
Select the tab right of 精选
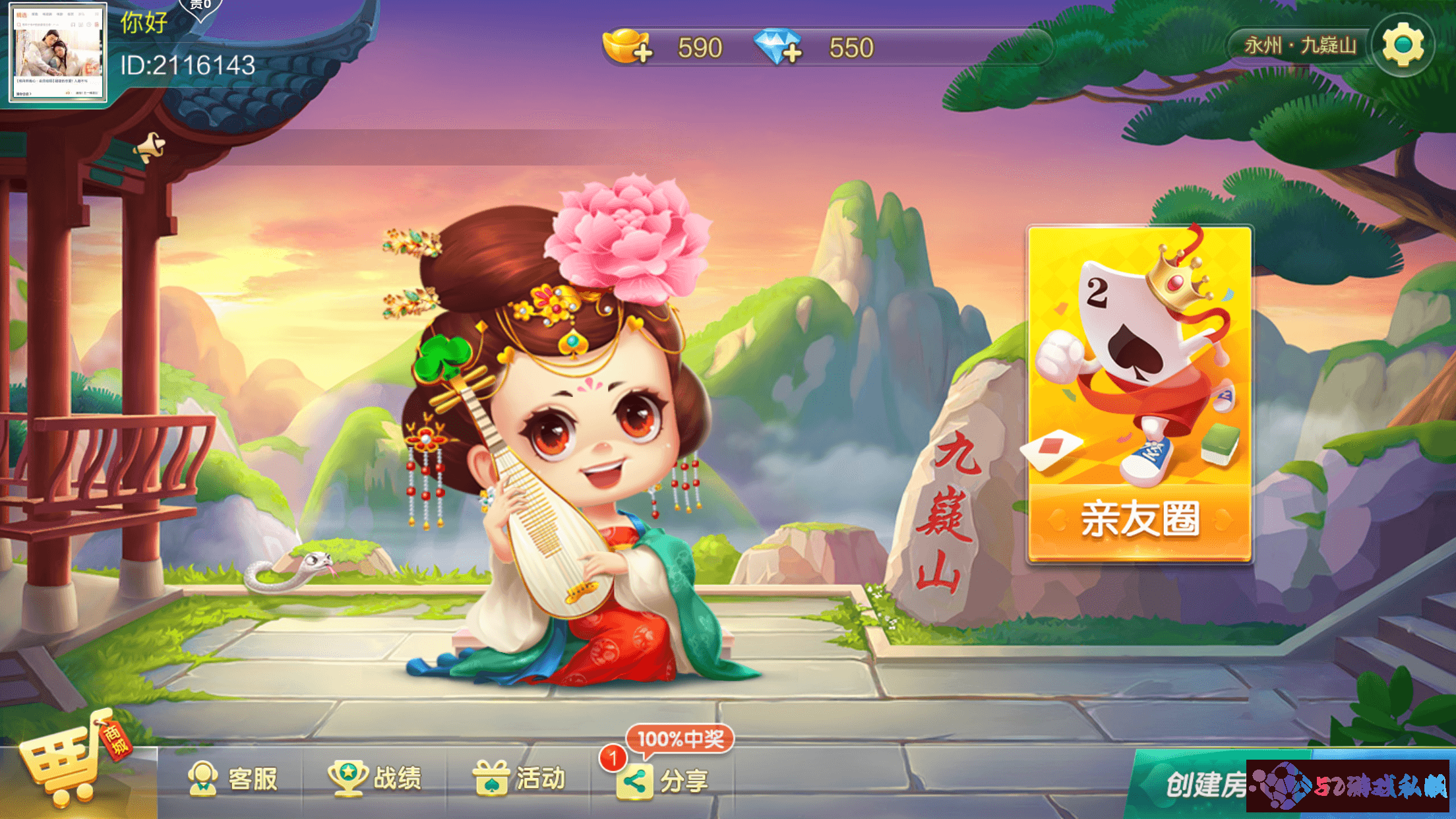[35, 14]
